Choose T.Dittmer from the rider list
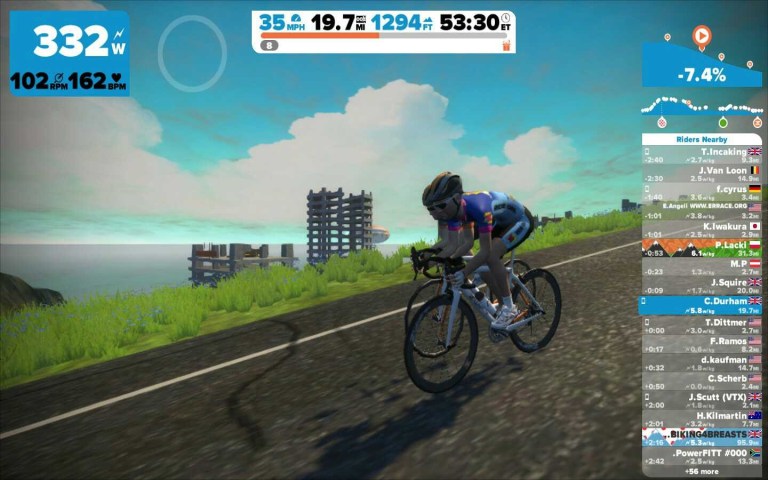The width and height of the screenshot is (768, 480). tap(701, 325)
